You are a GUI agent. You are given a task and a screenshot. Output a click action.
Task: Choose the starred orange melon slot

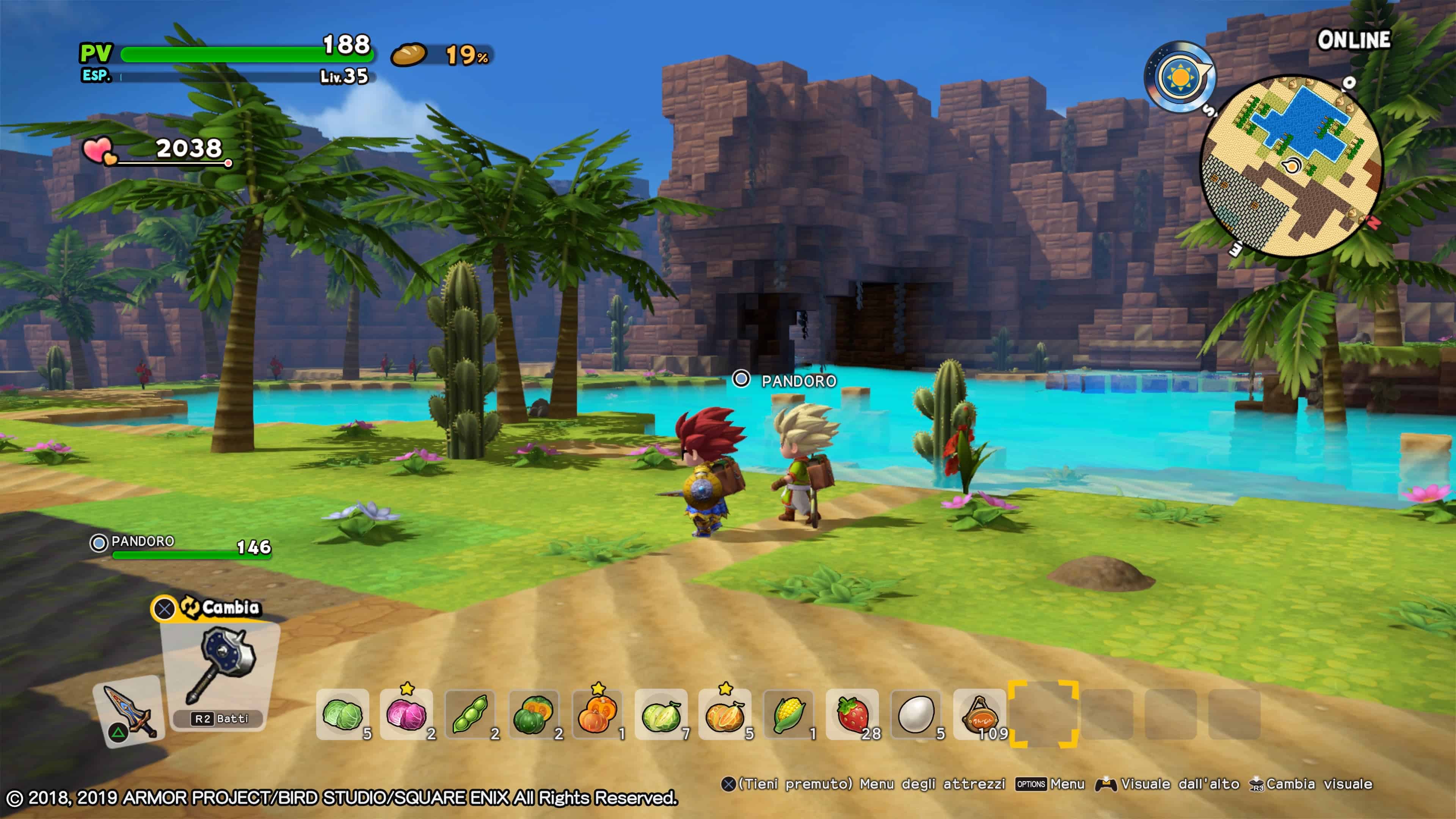click(725, 714)
